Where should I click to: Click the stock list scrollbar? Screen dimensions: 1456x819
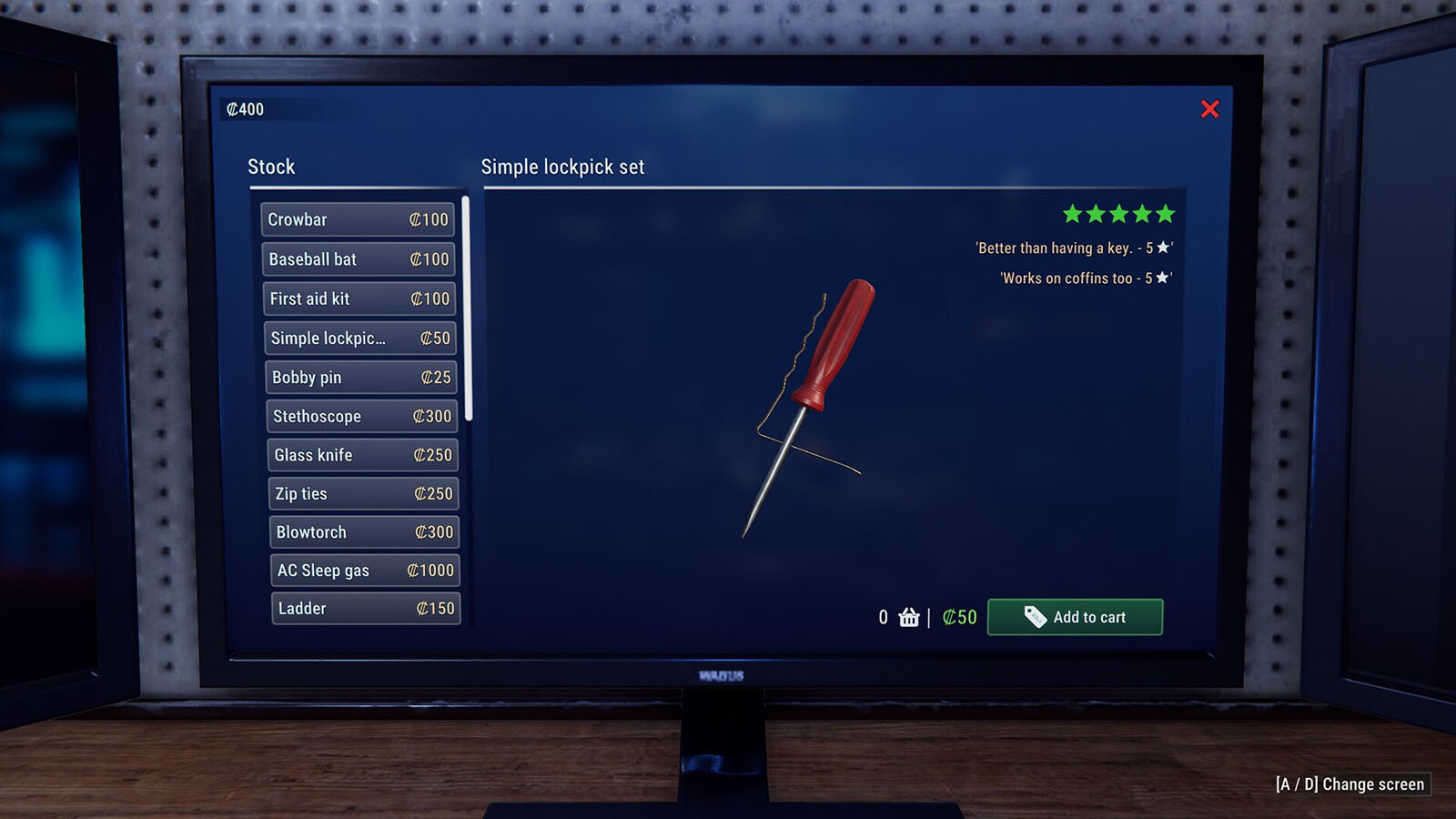[x=467, y=309]
